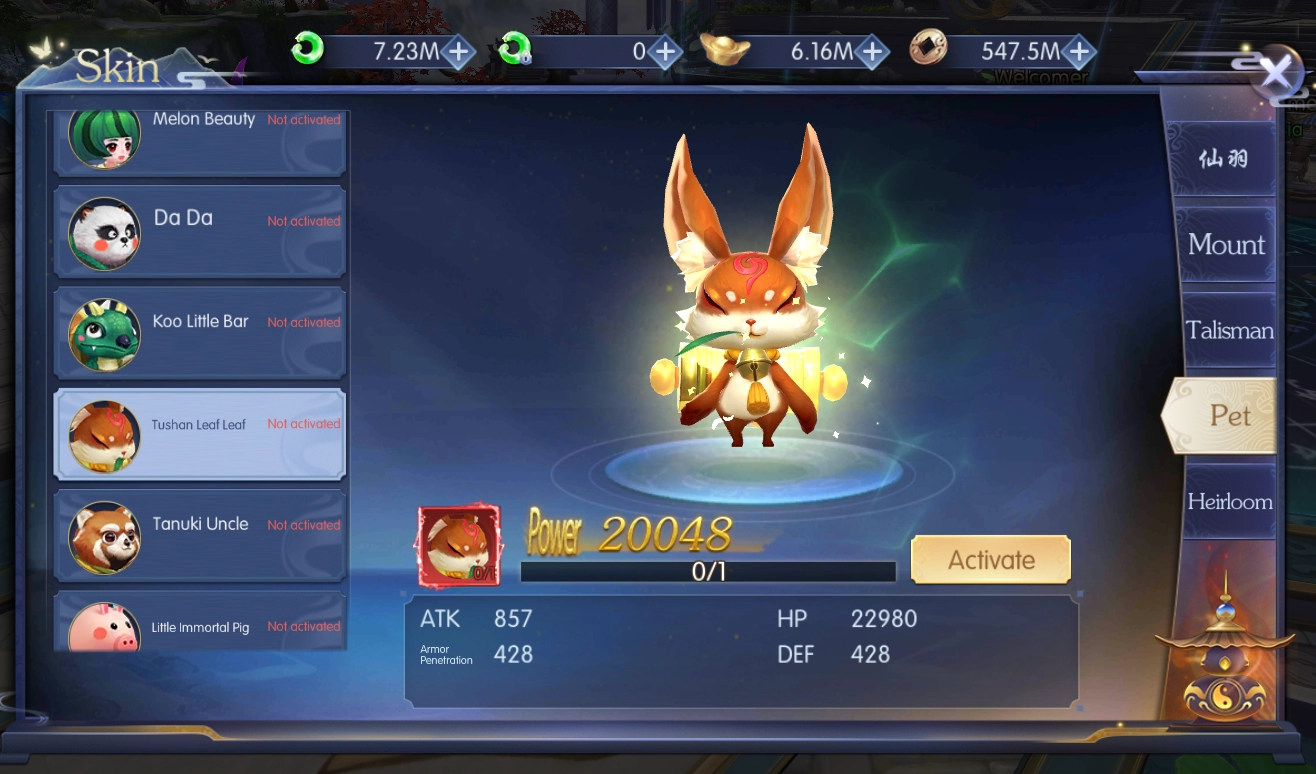
Task: Choose the Da Da panda skin
Action: point(200,231)
